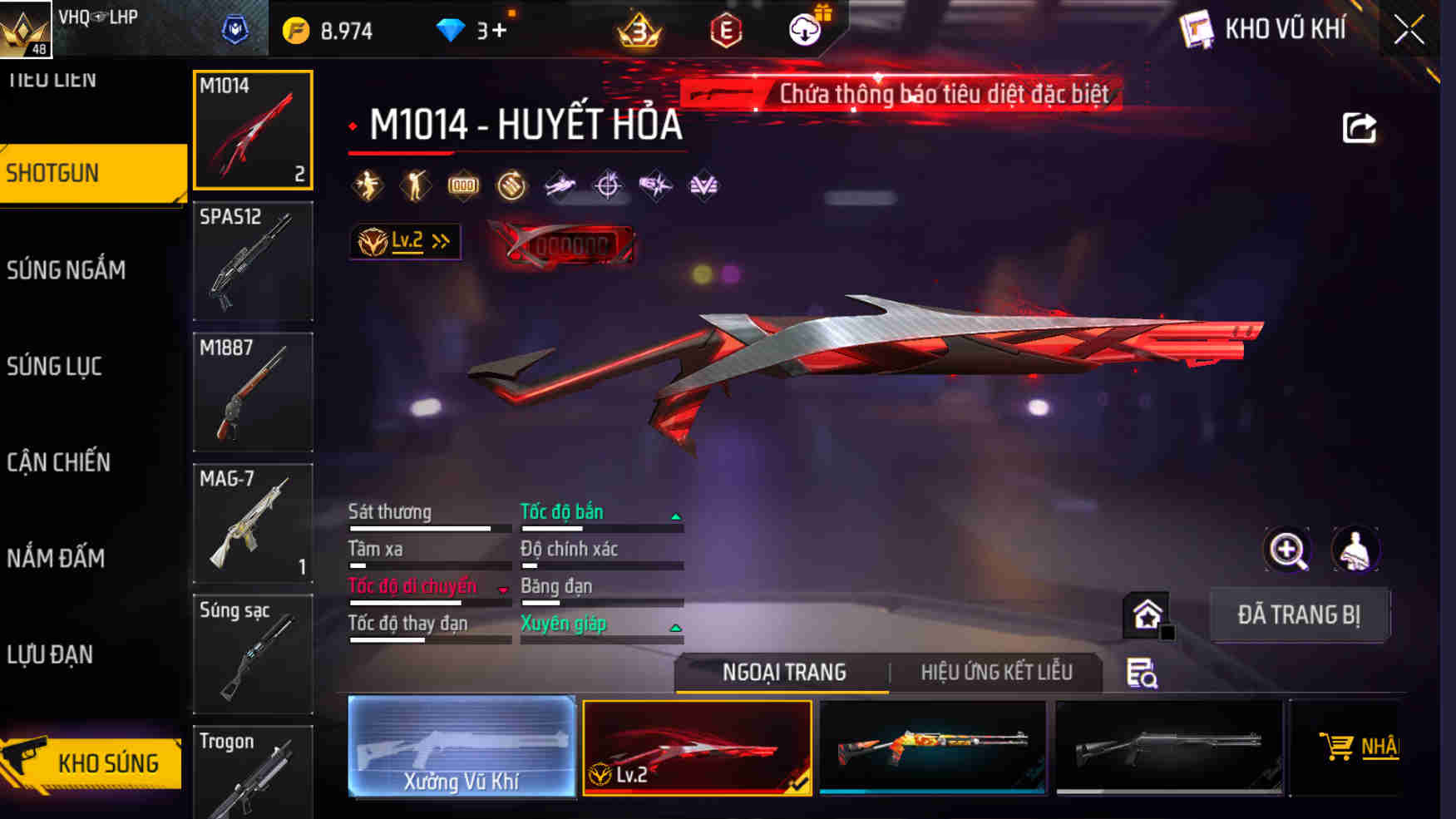Select the default shotgun skin thumbnail
Screen dimensions: 1456x819
click(x=1170, y=747)
